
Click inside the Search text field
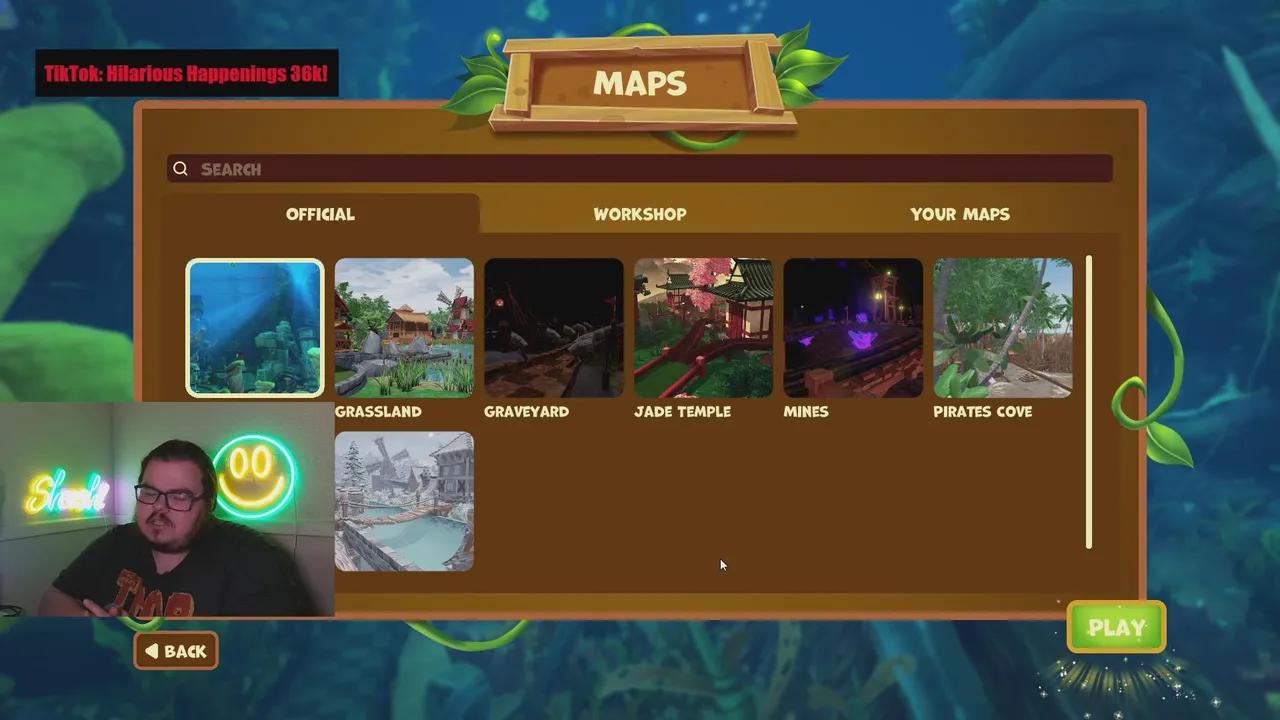tap(600, 169)
